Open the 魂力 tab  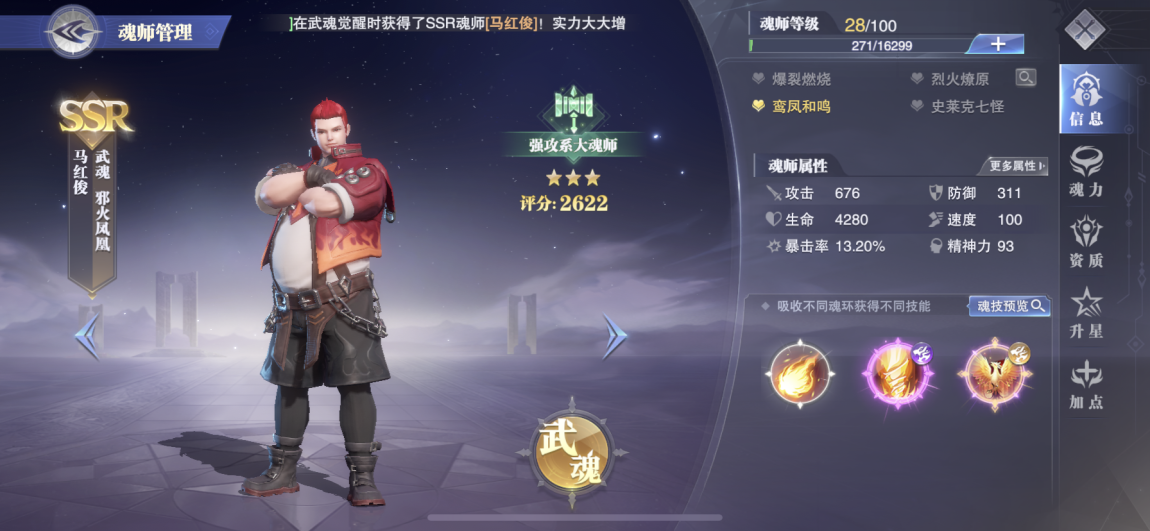tap(1085, 171)
